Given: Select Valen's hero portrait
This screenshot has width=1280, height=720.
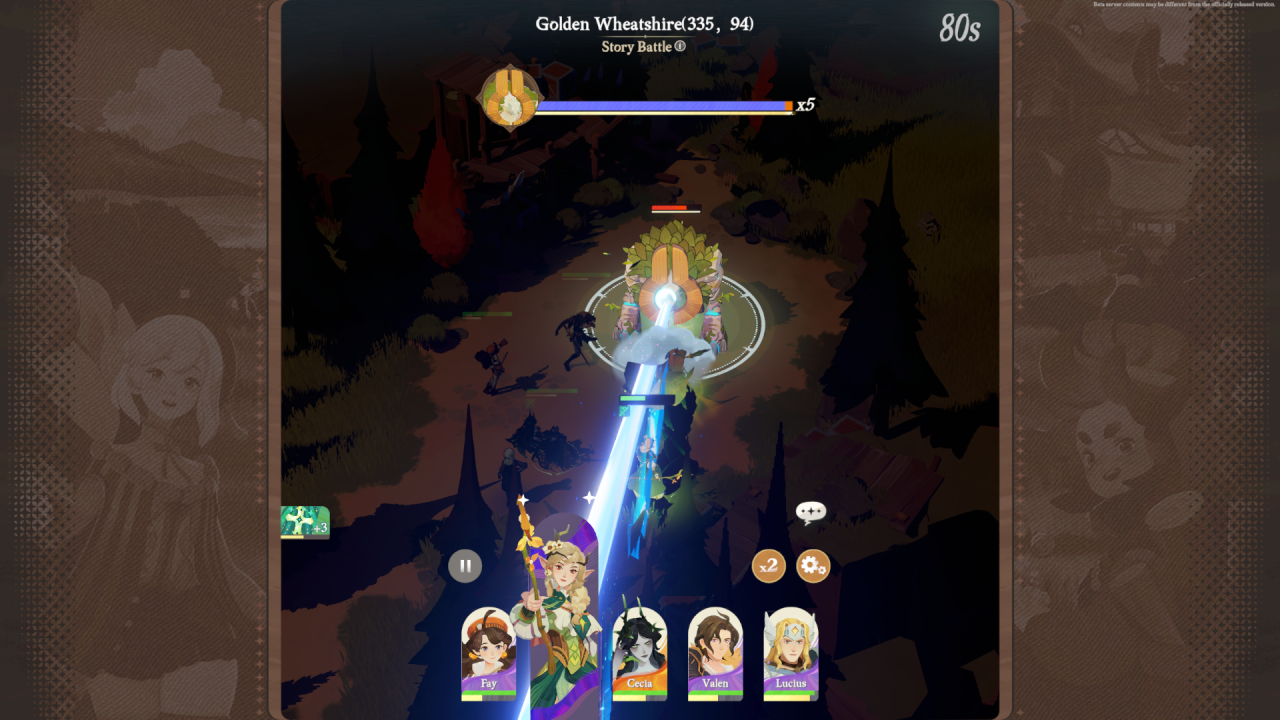Looking at the screenshot, I should click(x=715, y=655).
